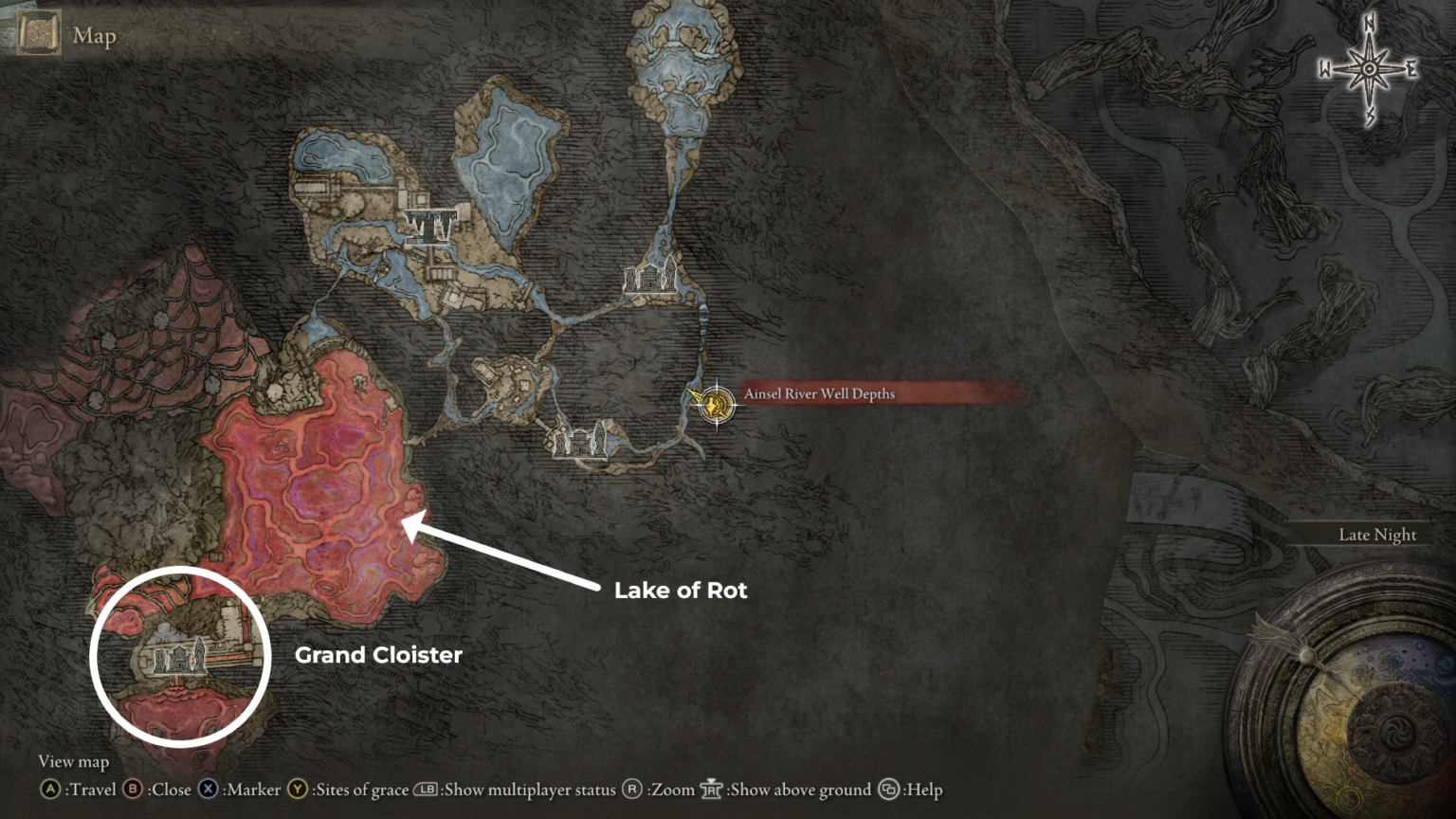
Task: Select the ruins icon inside the Grand Cloister circle
Action: click(177, 659)
